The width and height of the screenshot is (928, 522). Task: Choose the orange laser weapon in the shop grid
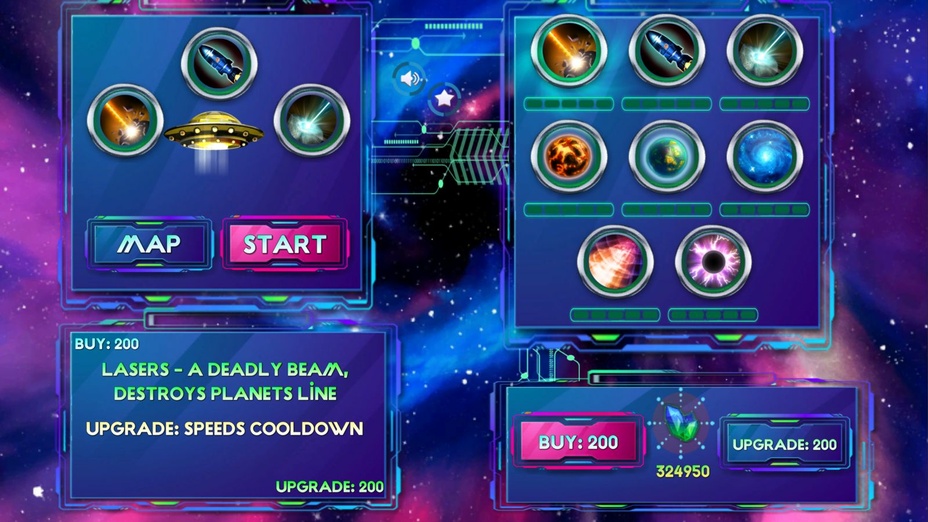[569, 50]
